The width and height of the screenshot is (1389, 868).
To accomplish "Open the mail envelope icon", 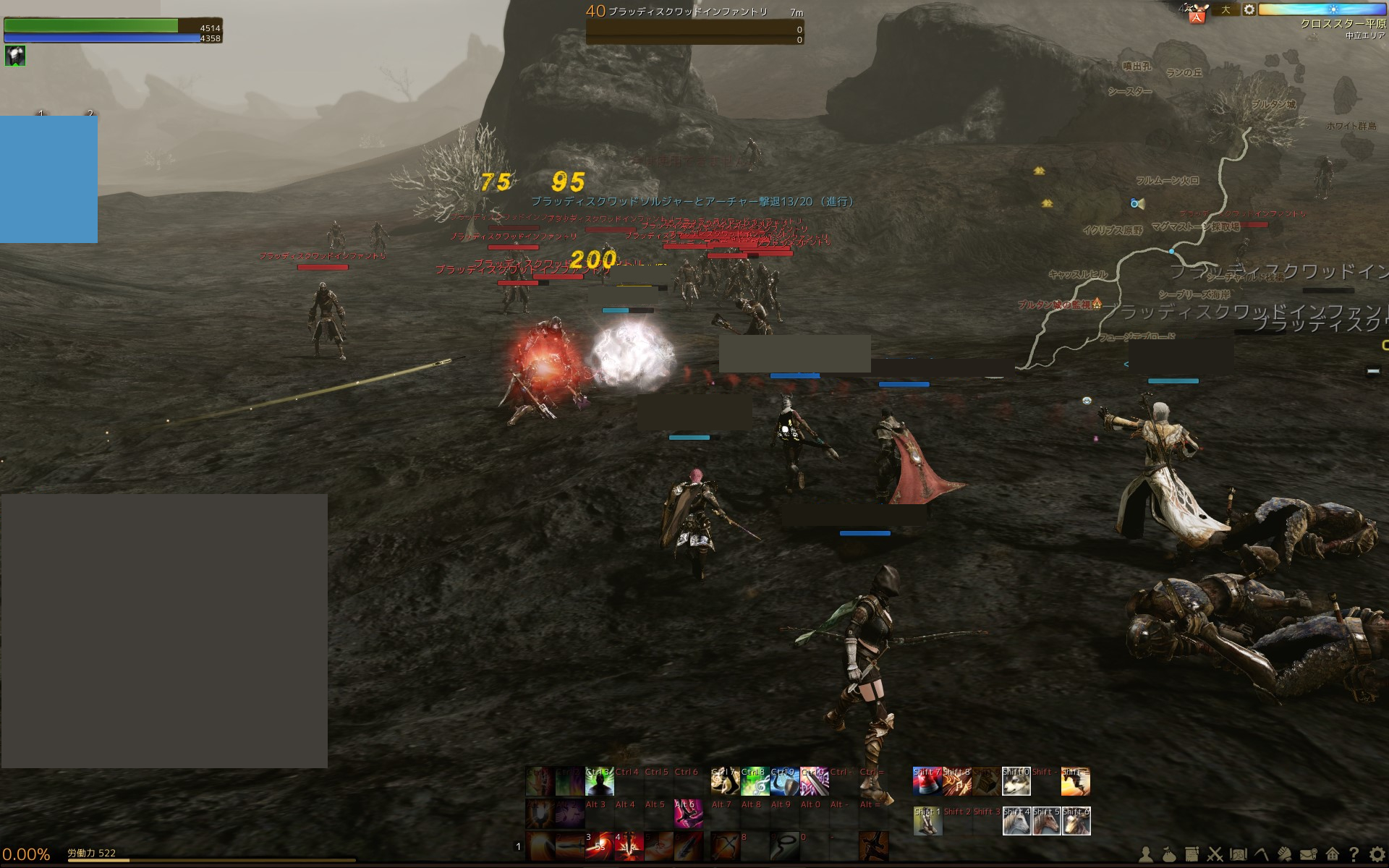I will [x=1308, y=855].
